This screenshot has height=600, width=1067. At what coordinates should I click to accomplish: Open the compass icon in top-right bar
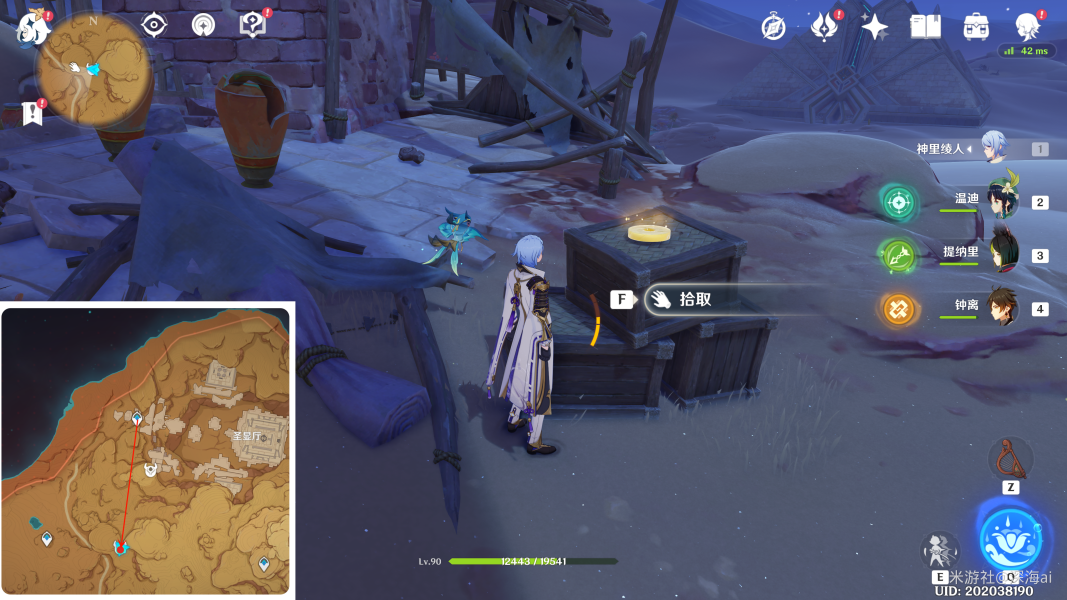[x=773, y=27]
